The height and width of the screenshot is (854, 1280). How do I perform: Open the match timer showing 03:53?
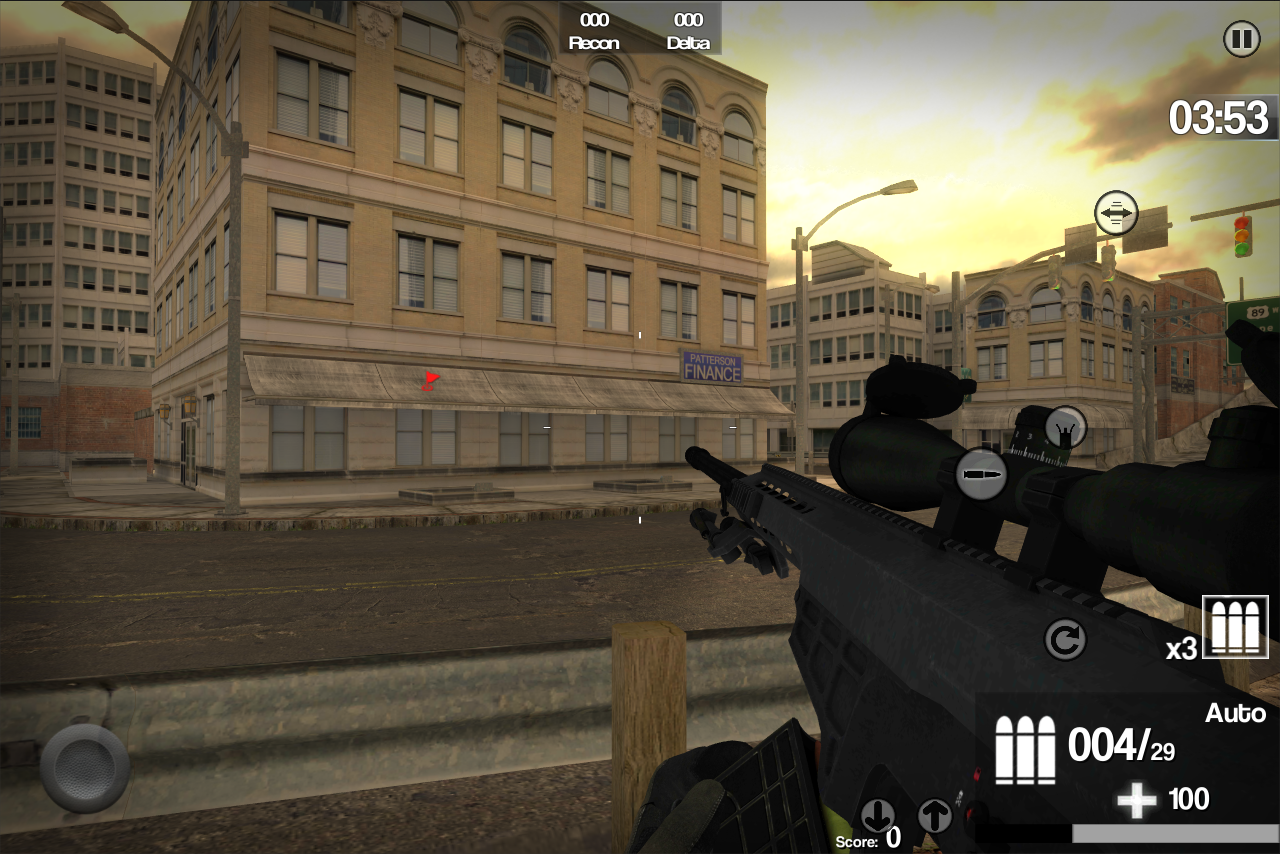[x=1222, y=117]
